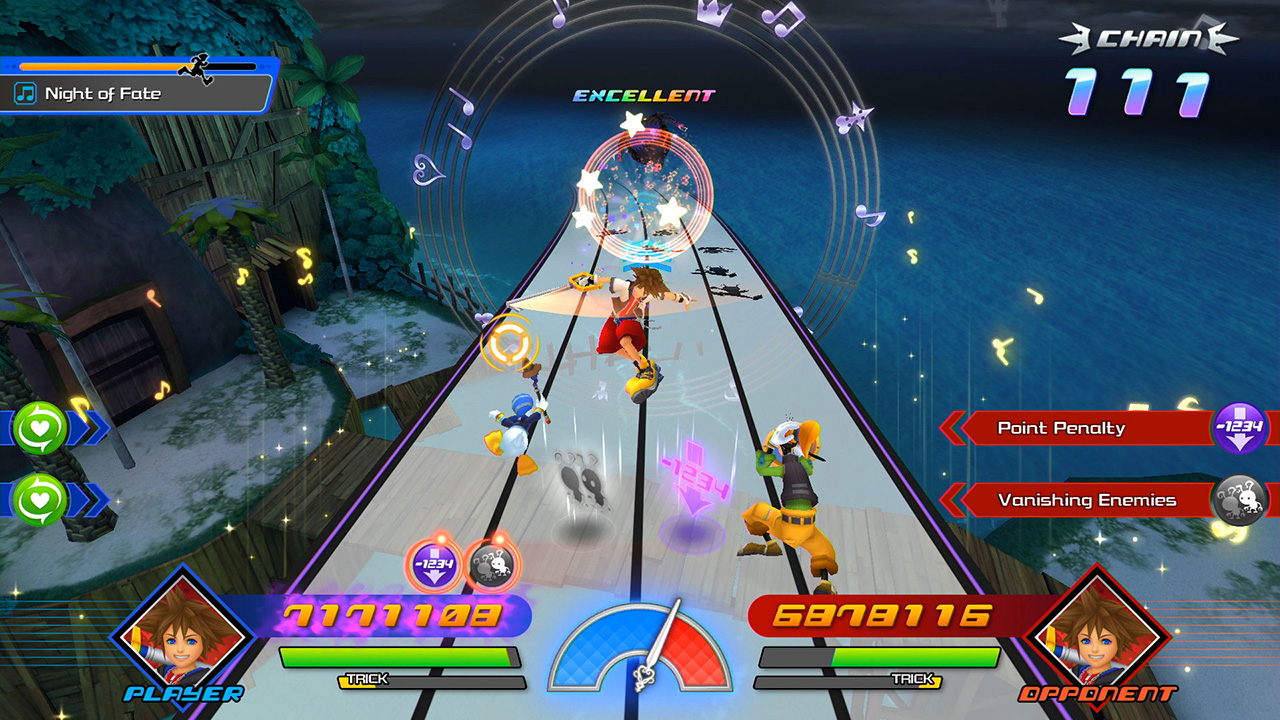This screenshot has height=720, width=1280.
Task: Select the orange ring target marker near Donald
Action: (x=508, y=342)
